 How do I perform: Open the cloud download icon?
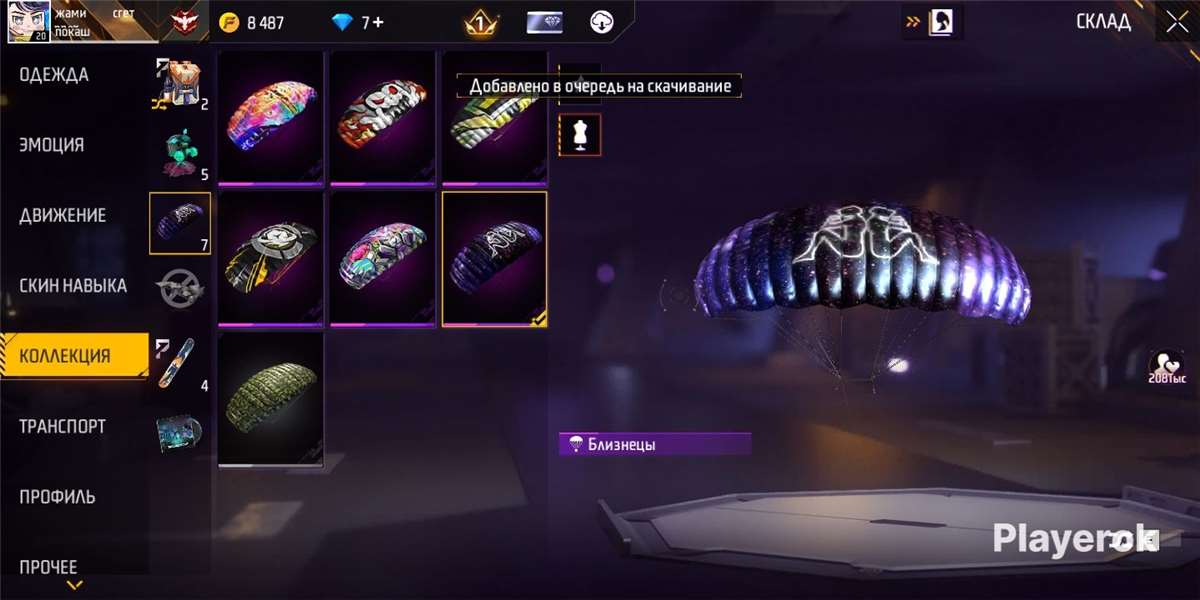click(x=601, y=22)
